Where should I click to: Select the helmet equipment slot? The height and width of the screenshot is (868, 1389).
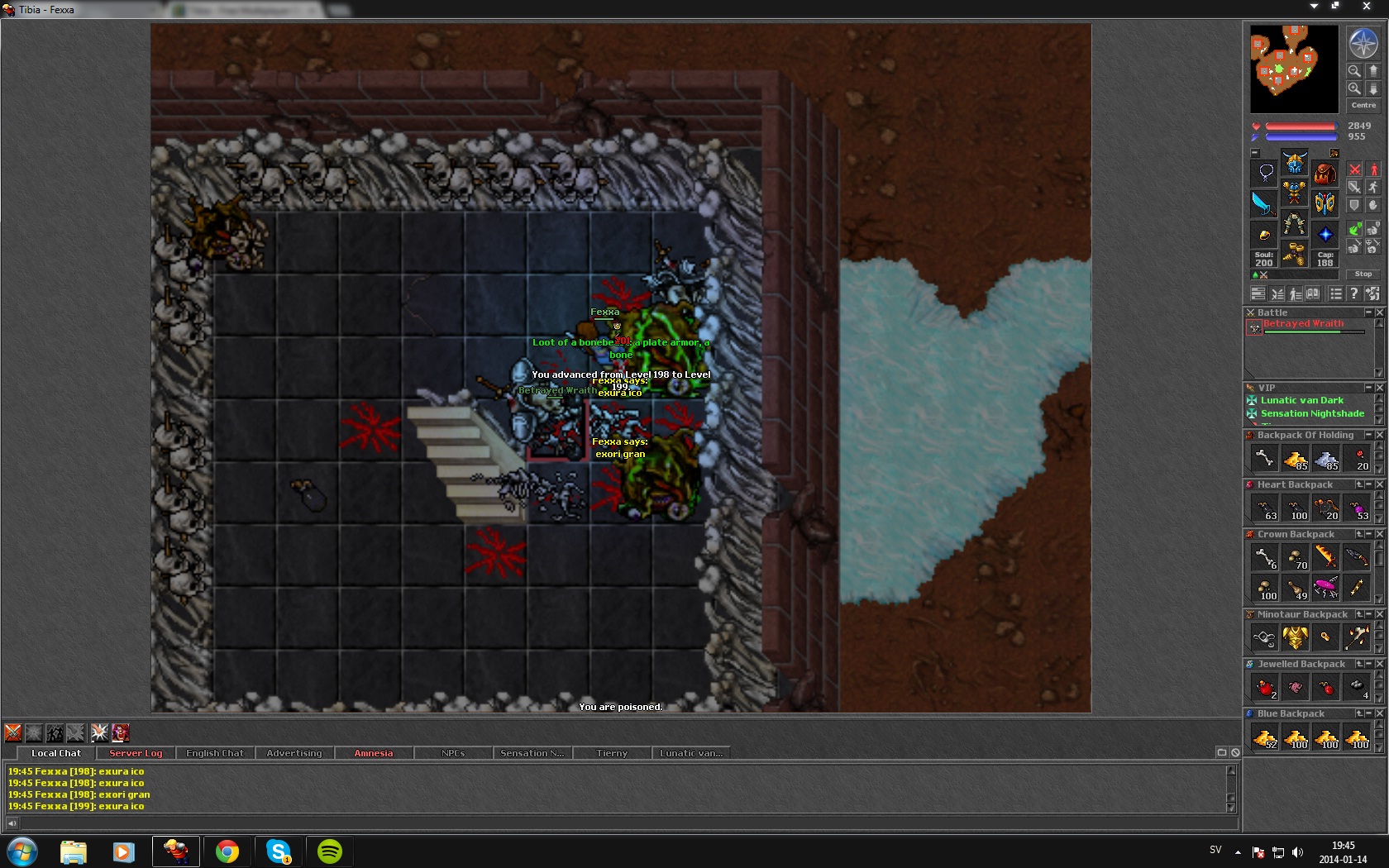(1295, 163)
